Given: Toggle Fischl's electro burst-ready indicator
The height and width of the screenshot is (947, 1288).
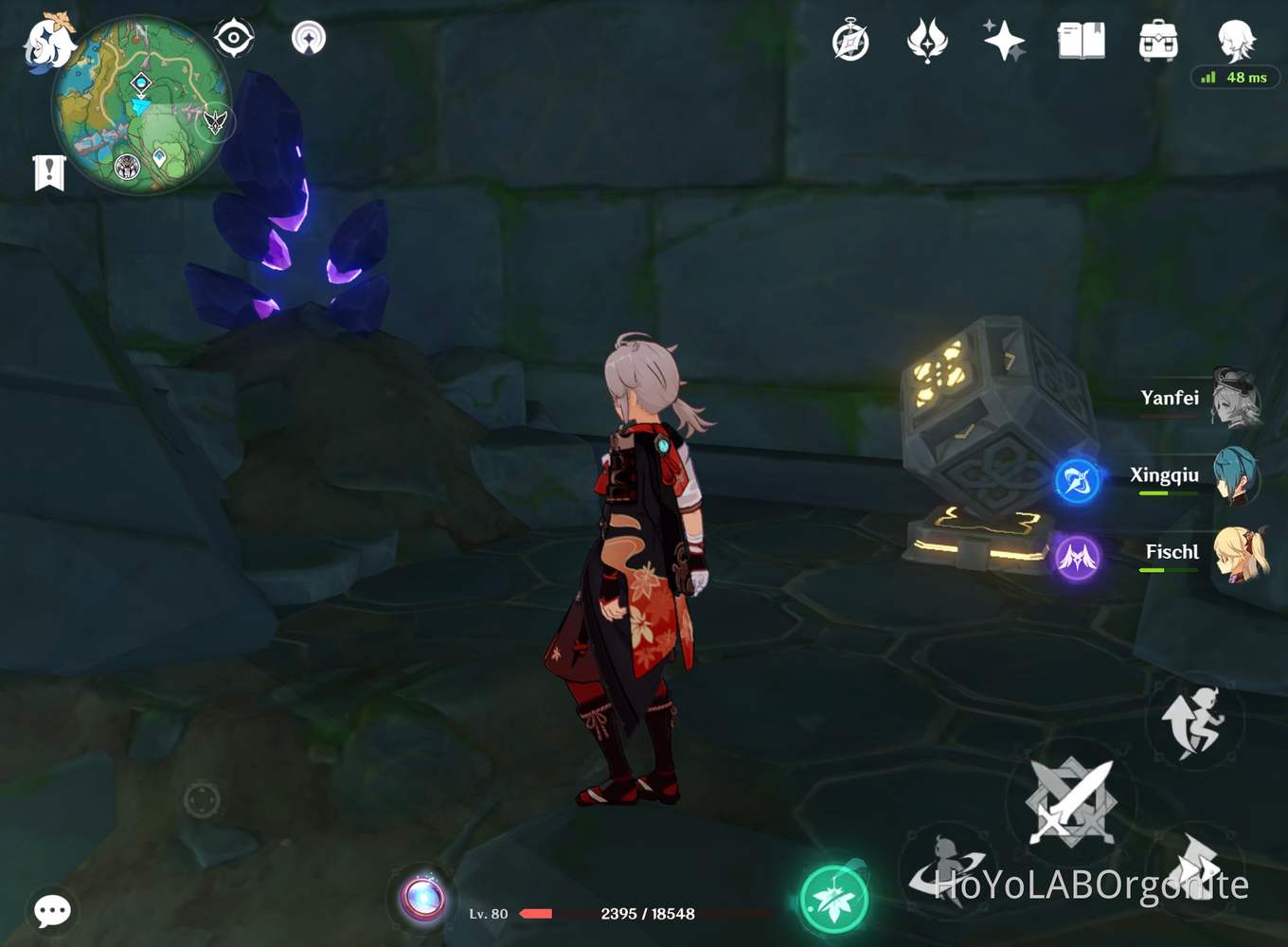Looking at the screenshot, I should [x=1075, y=558].
